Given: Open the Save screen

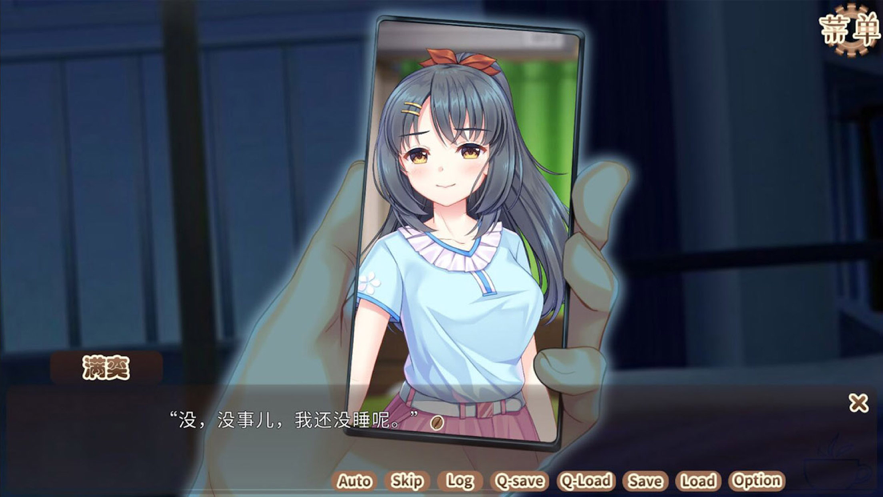Looking at the screenshot, I should pos(645,481).
